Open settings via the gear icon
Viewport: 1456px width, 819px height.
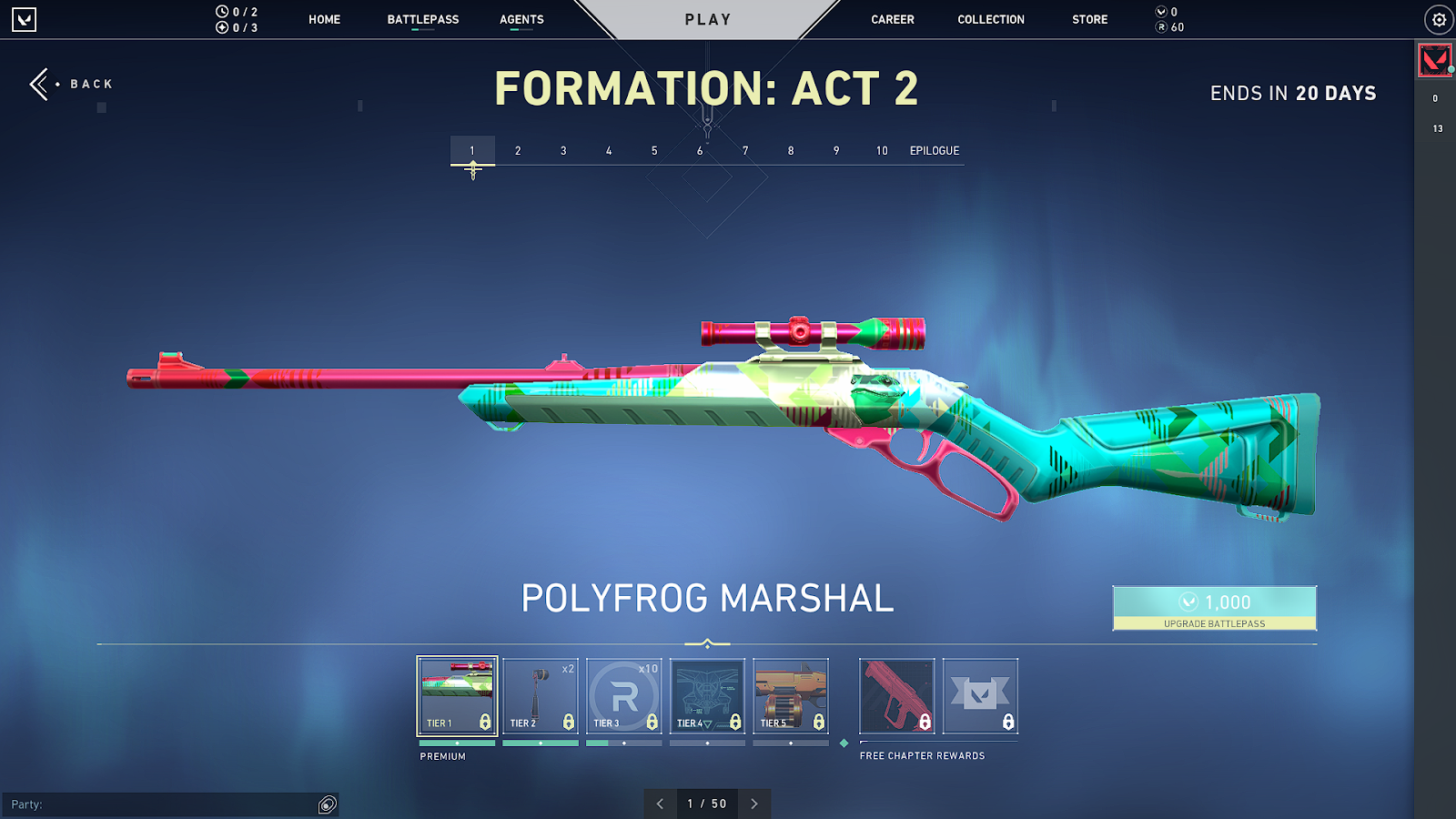click(x=1439, y=19)
